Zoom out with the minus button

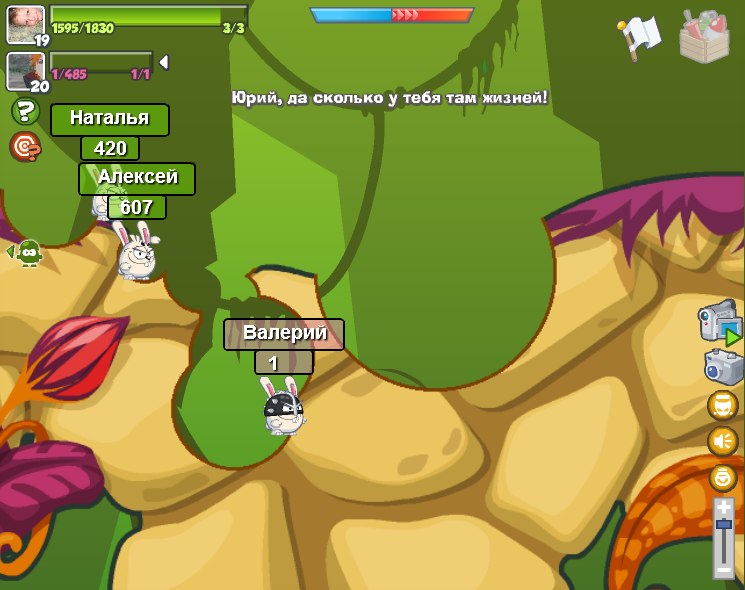[x=723, y=570]
